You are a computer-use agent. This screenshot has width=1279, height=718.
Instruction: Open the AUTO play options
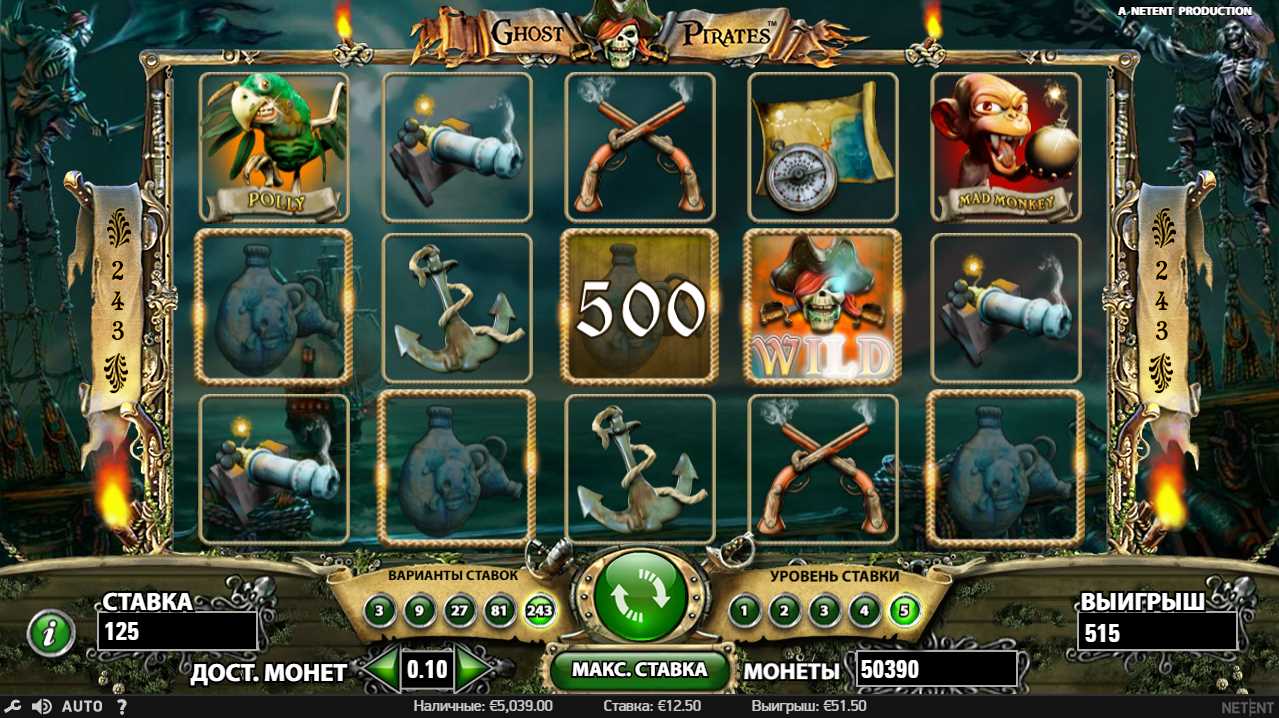pos(82,707)
